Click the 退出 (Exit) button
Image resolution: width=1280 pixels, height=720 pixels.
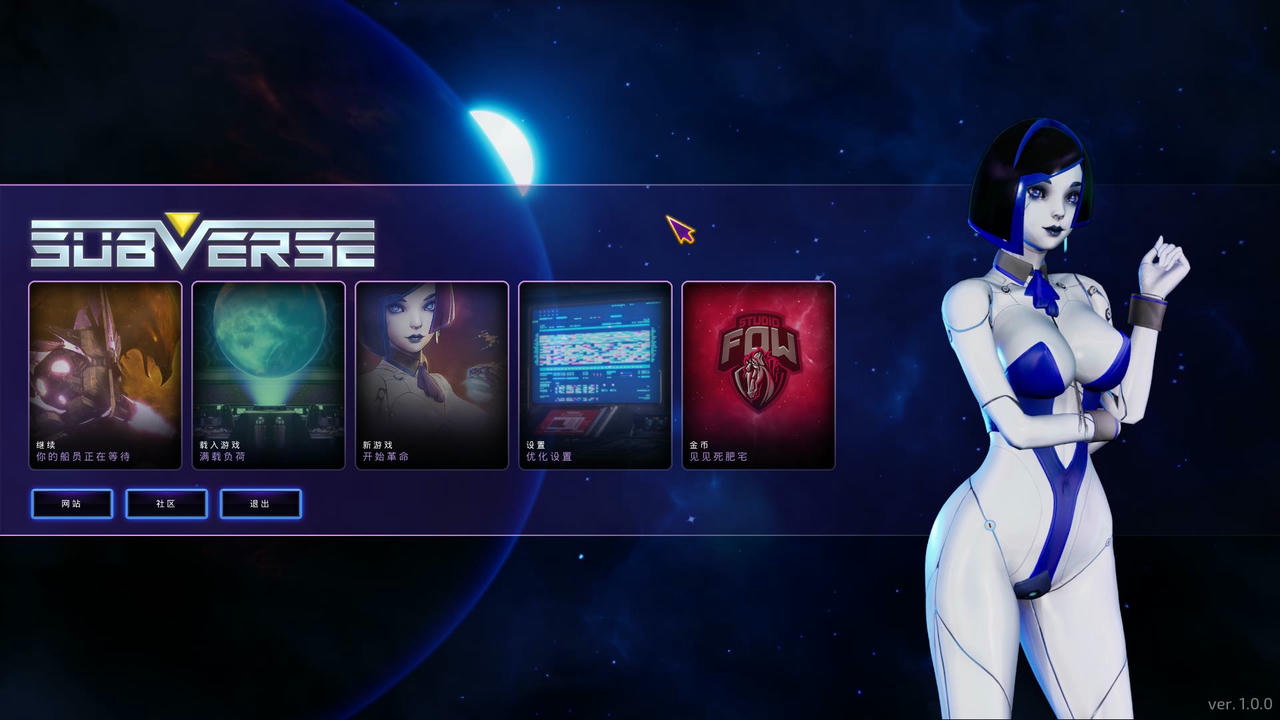[x=260, y=503]
